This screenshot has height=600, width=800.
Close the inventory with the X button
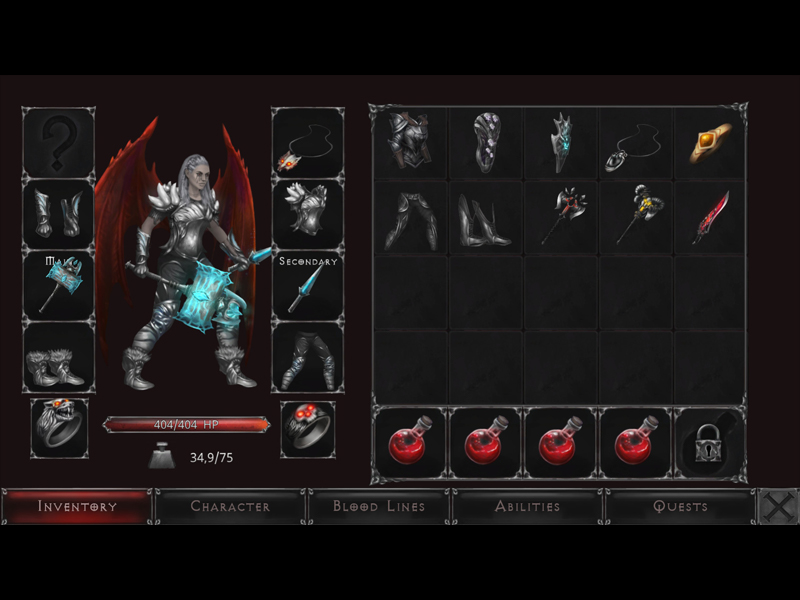click(x=777, y=507)
